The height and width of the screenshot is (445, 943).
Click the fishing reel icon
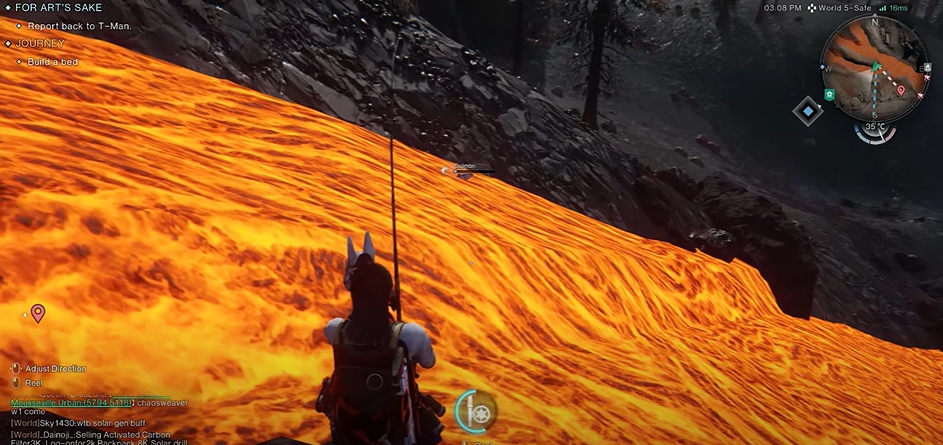click(477, 411)
